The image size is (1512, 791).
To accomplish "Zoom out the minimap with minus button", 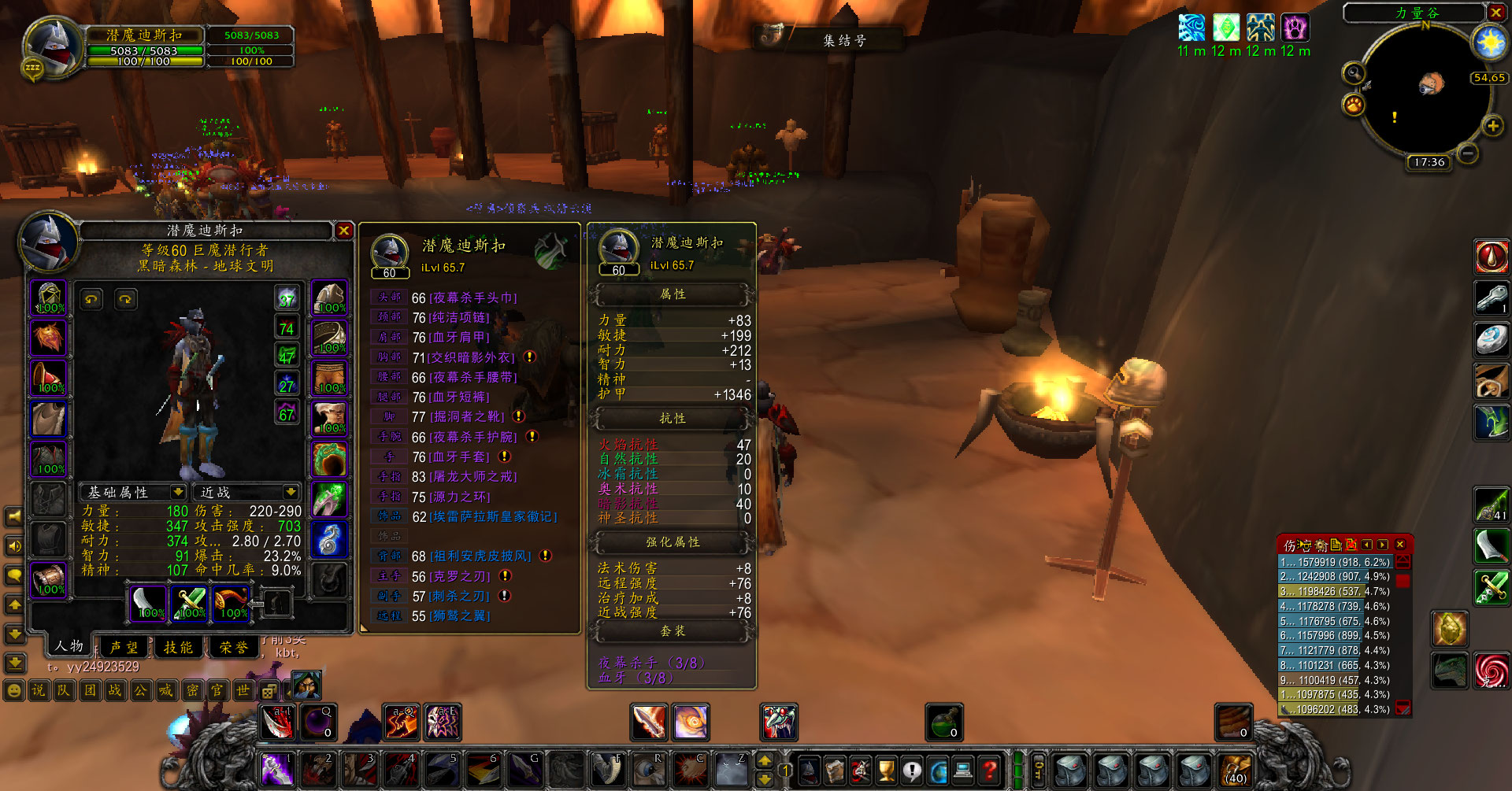I will [x=1466, y=153].
